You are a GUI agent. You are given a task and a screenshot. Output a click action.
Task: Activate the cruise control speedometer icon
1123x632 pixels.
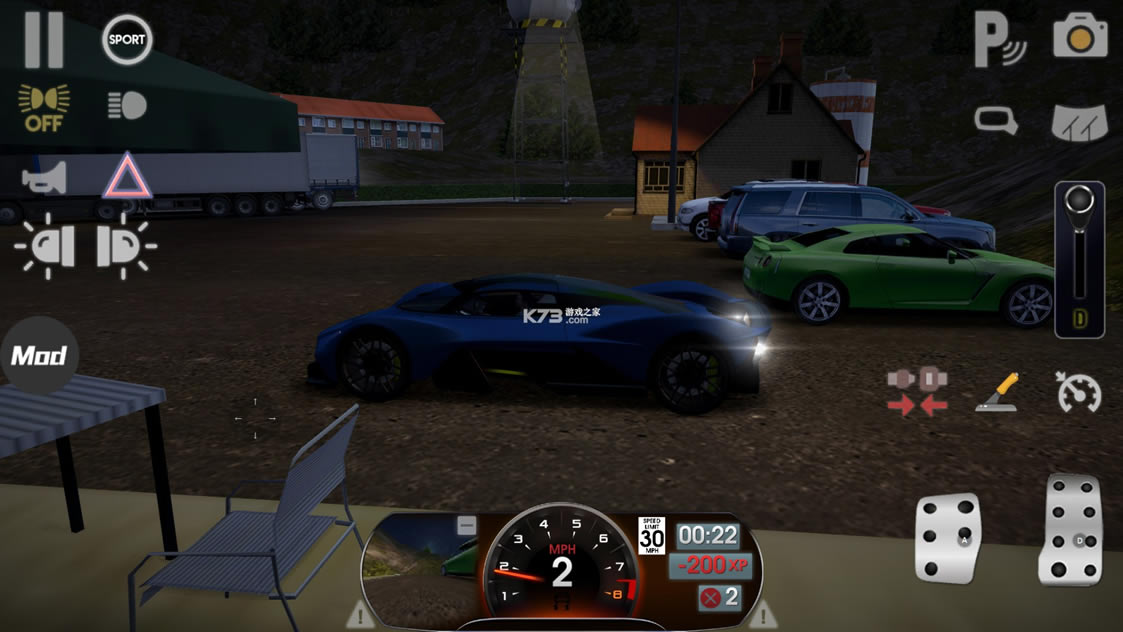tap(1079, 392)
